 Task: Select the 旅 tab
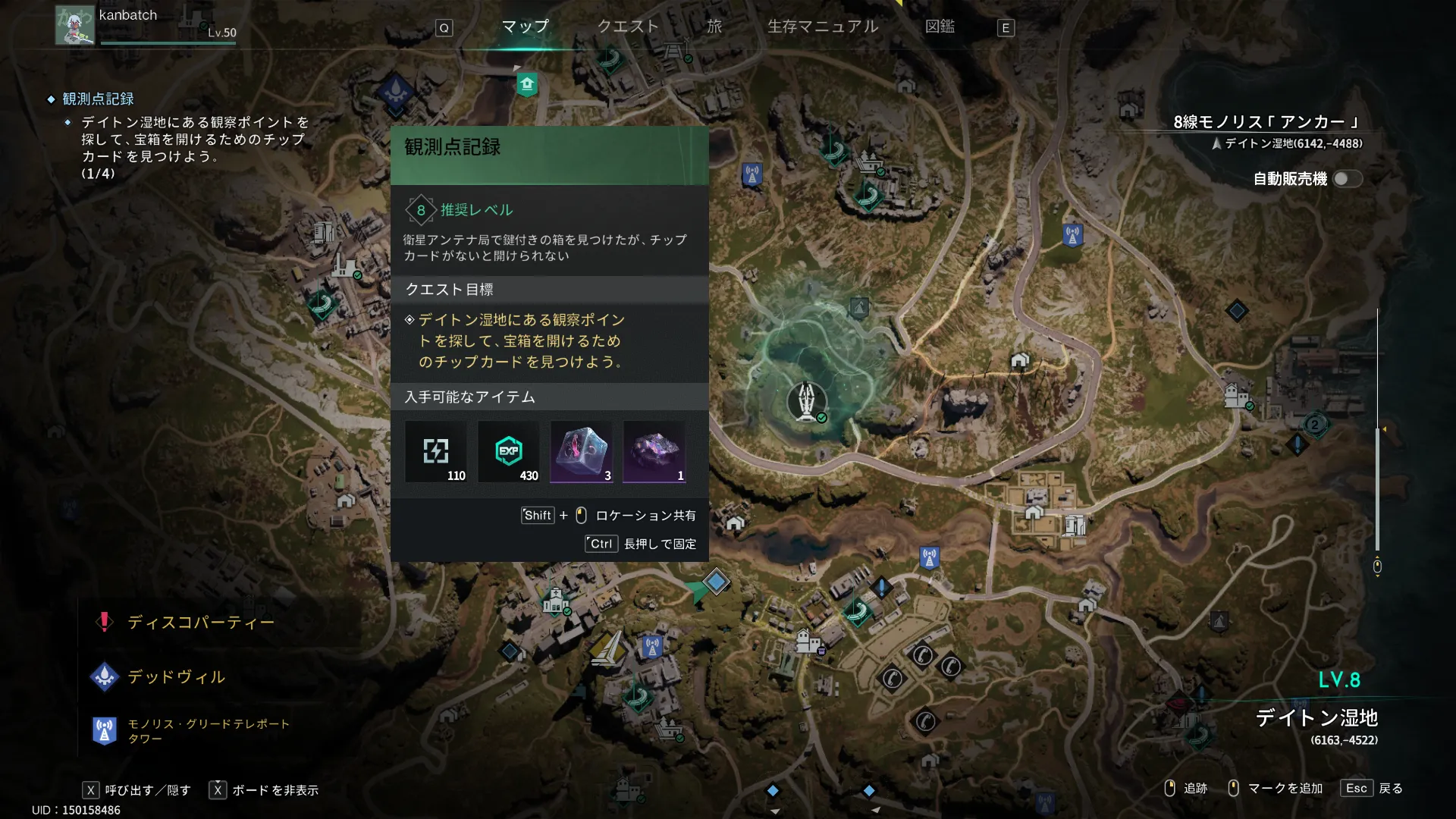point(714,27)
